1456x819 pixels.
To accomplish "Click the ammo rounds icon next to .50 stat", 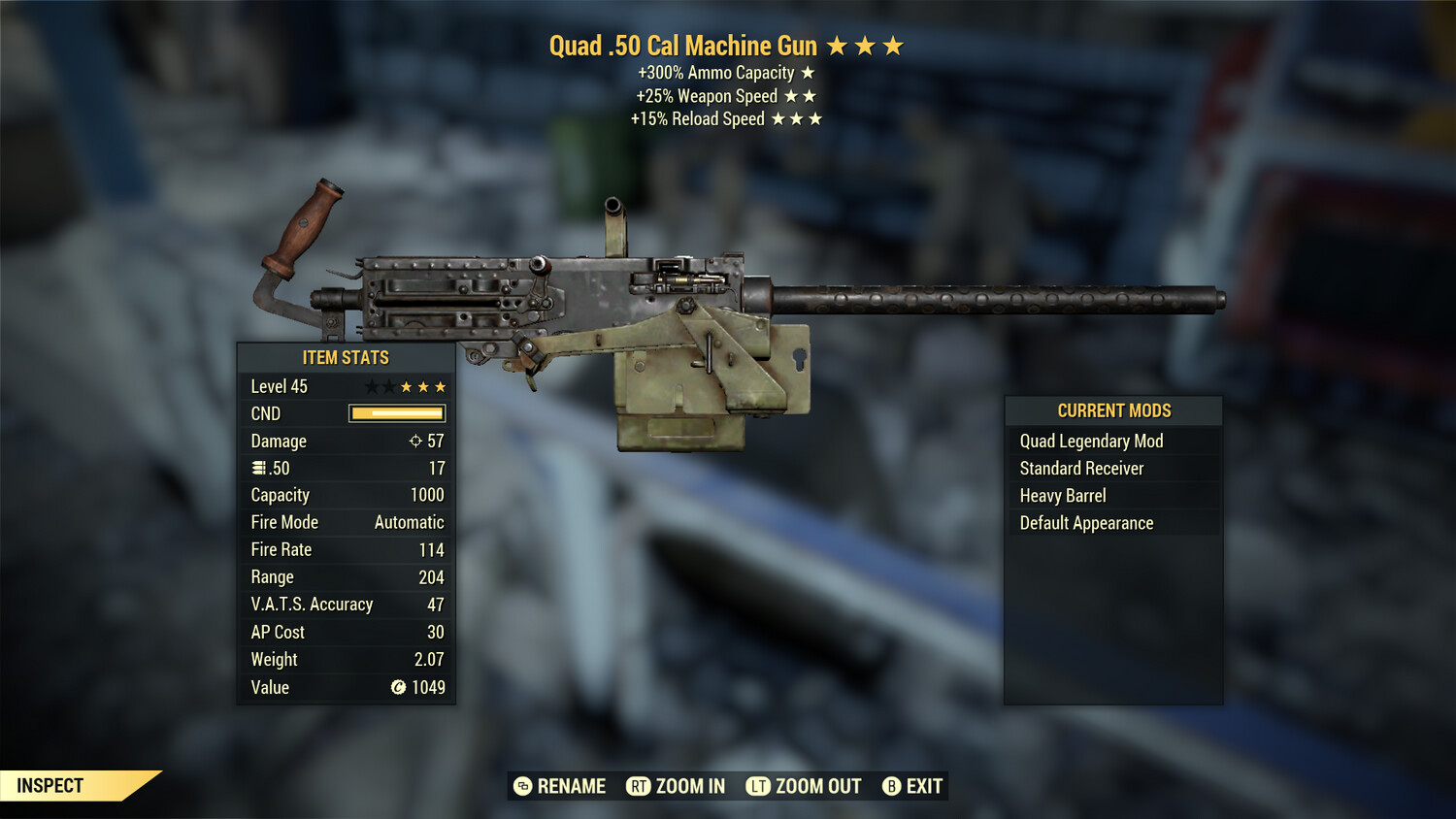I will point(257,468).
